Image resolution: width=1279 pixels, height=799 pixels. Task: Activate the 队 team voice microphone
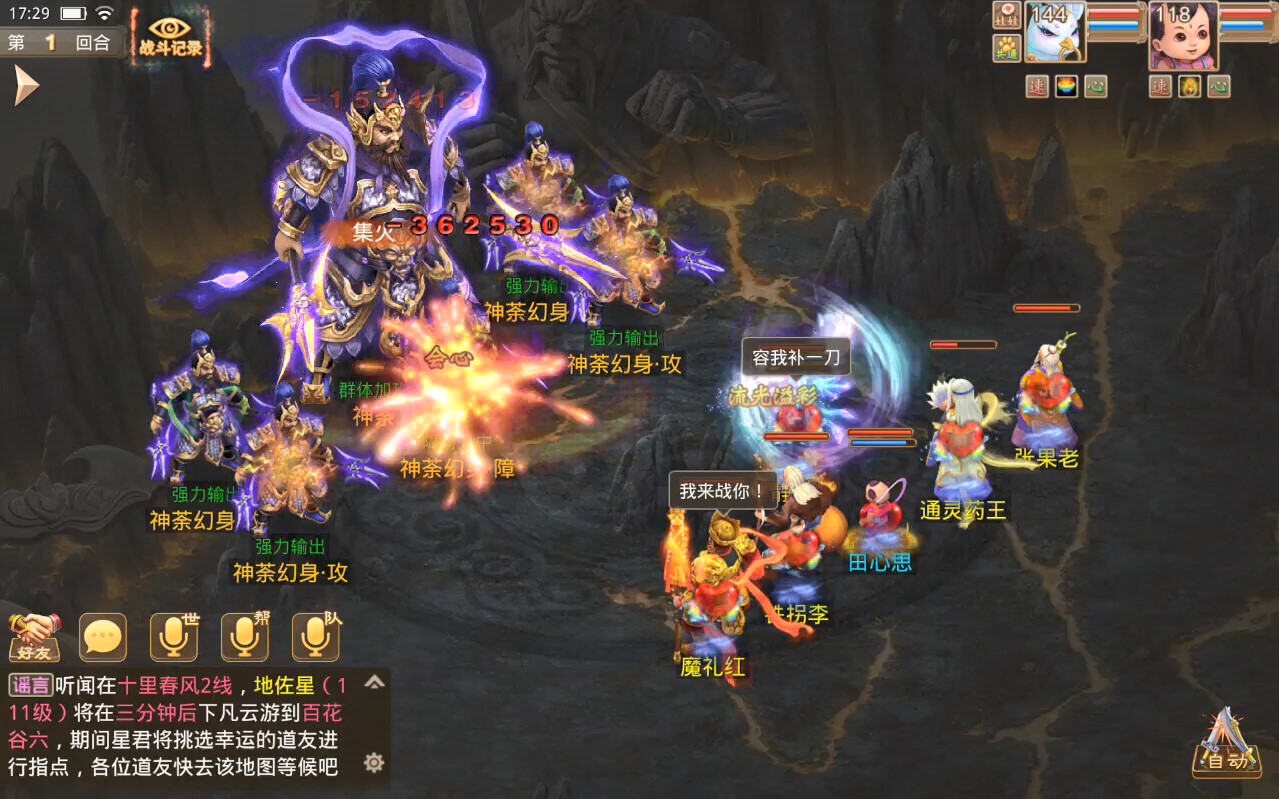click(316, 637)
